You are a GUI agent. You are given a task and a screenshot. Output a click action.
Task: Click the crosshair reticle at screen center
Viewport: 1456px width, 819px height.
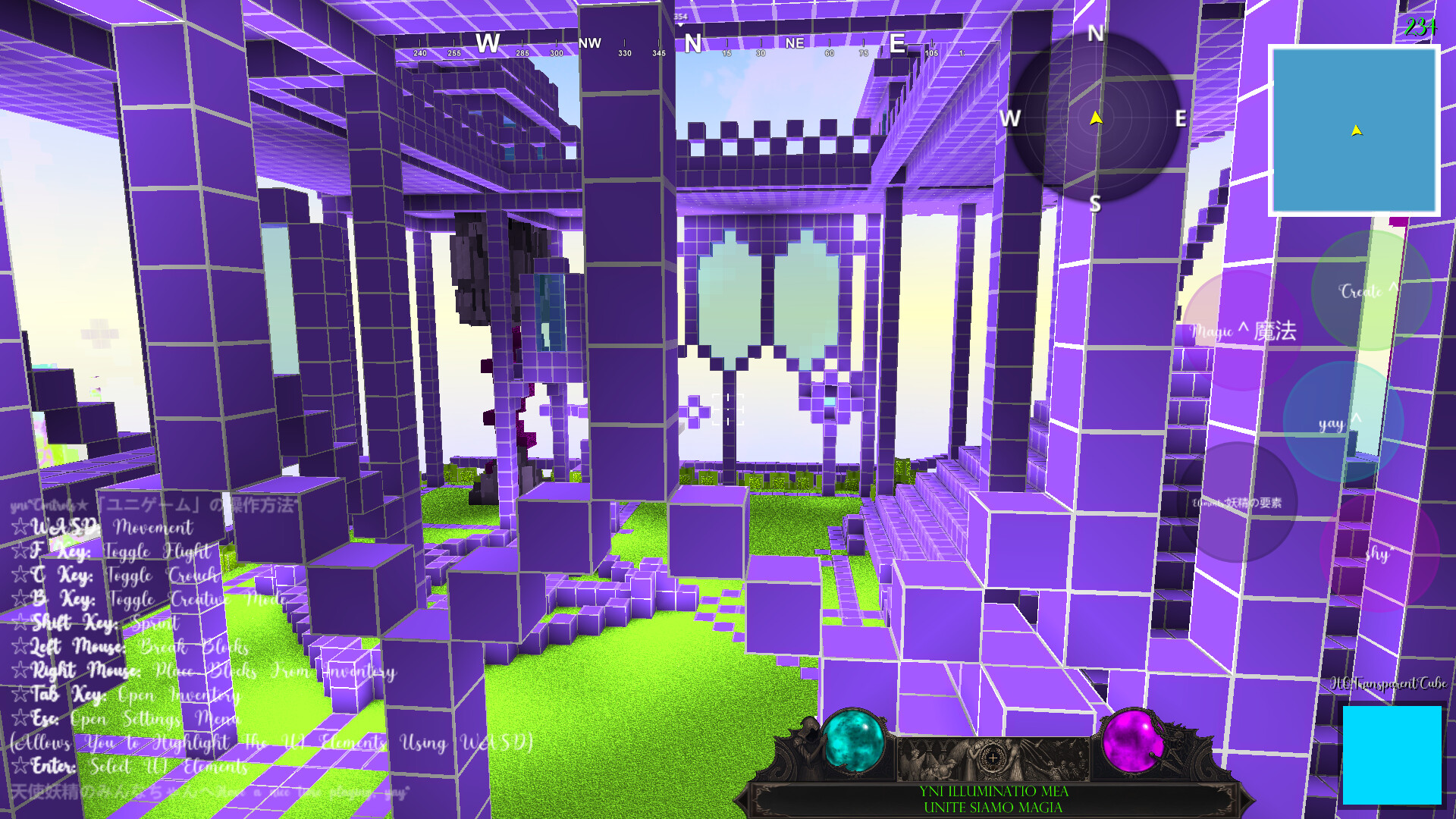tap(728, 409)
